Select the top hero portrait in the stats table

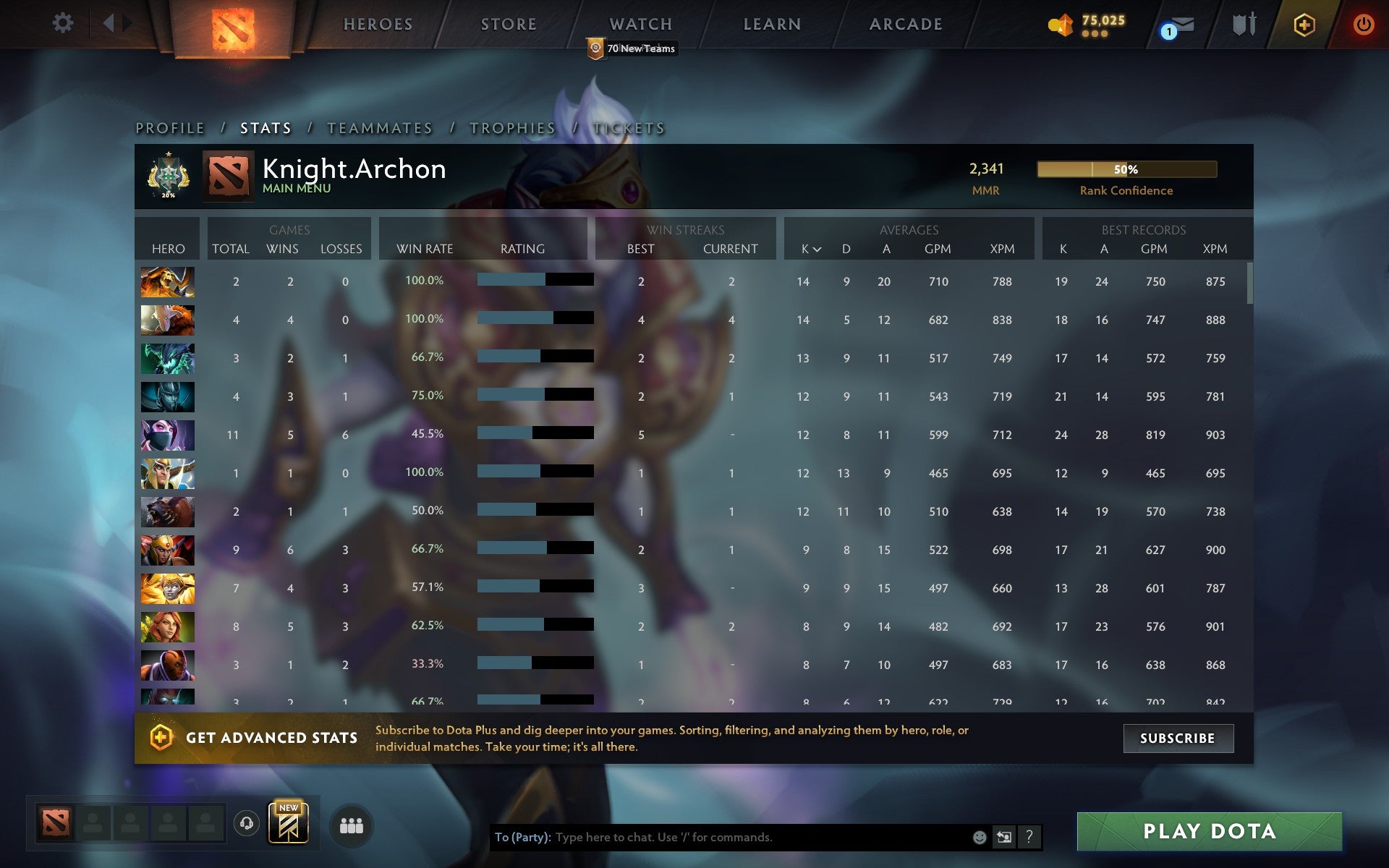167,281
